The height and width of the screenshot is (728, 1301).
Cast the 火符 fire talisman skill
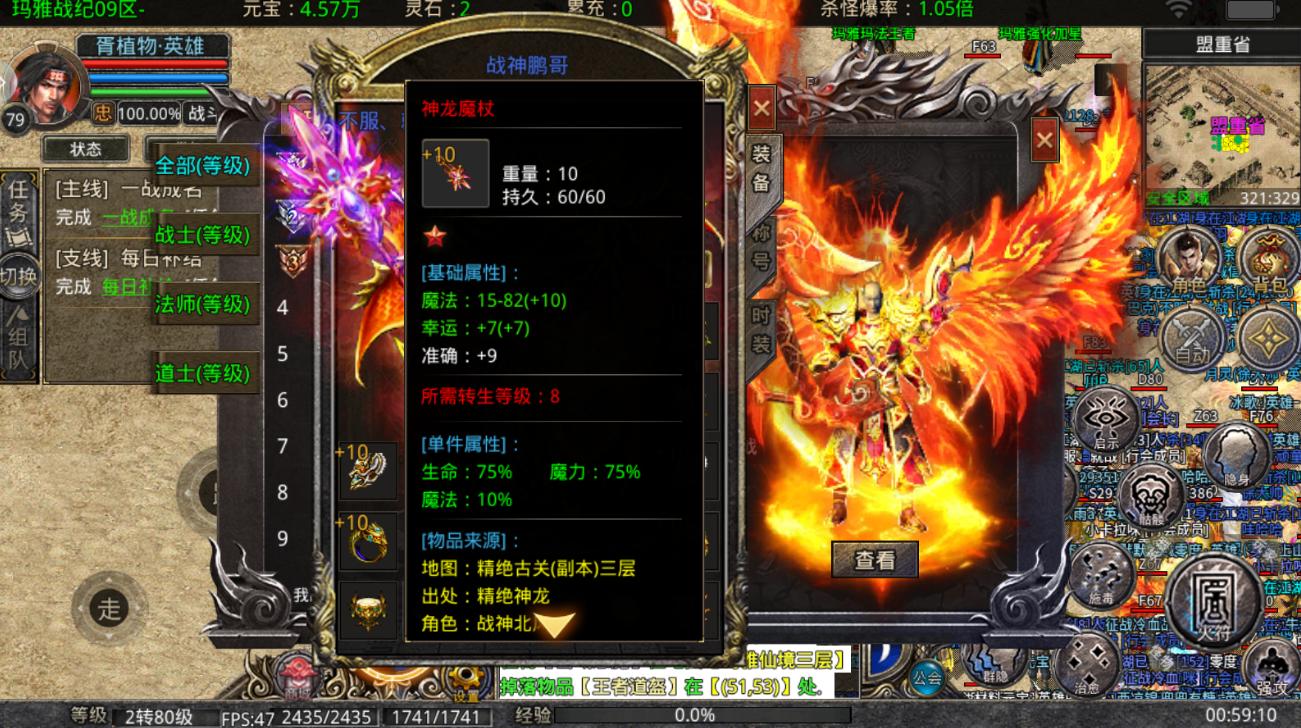[x=1215, y=600]
